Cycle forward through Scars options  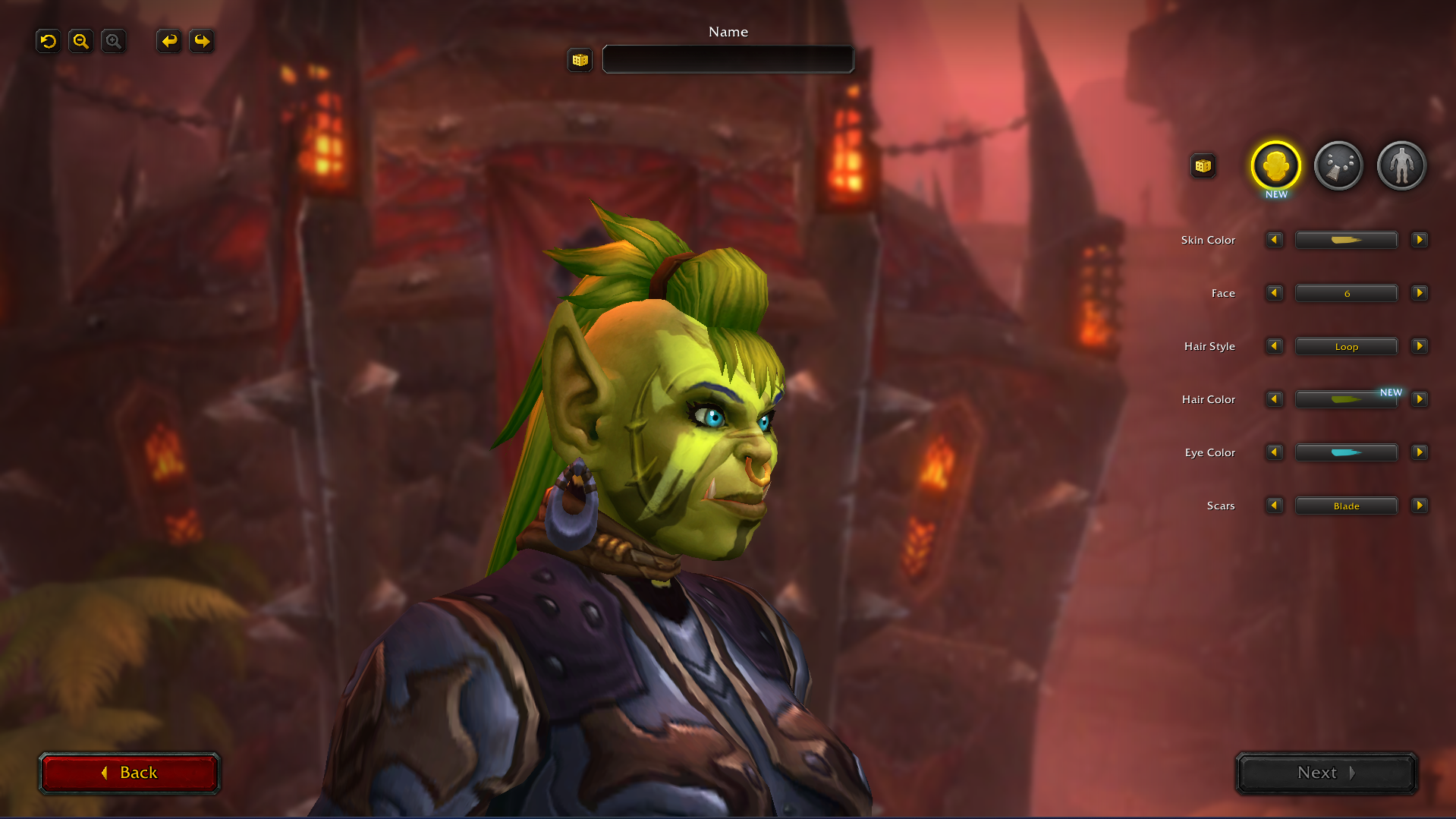(1420, 506)
